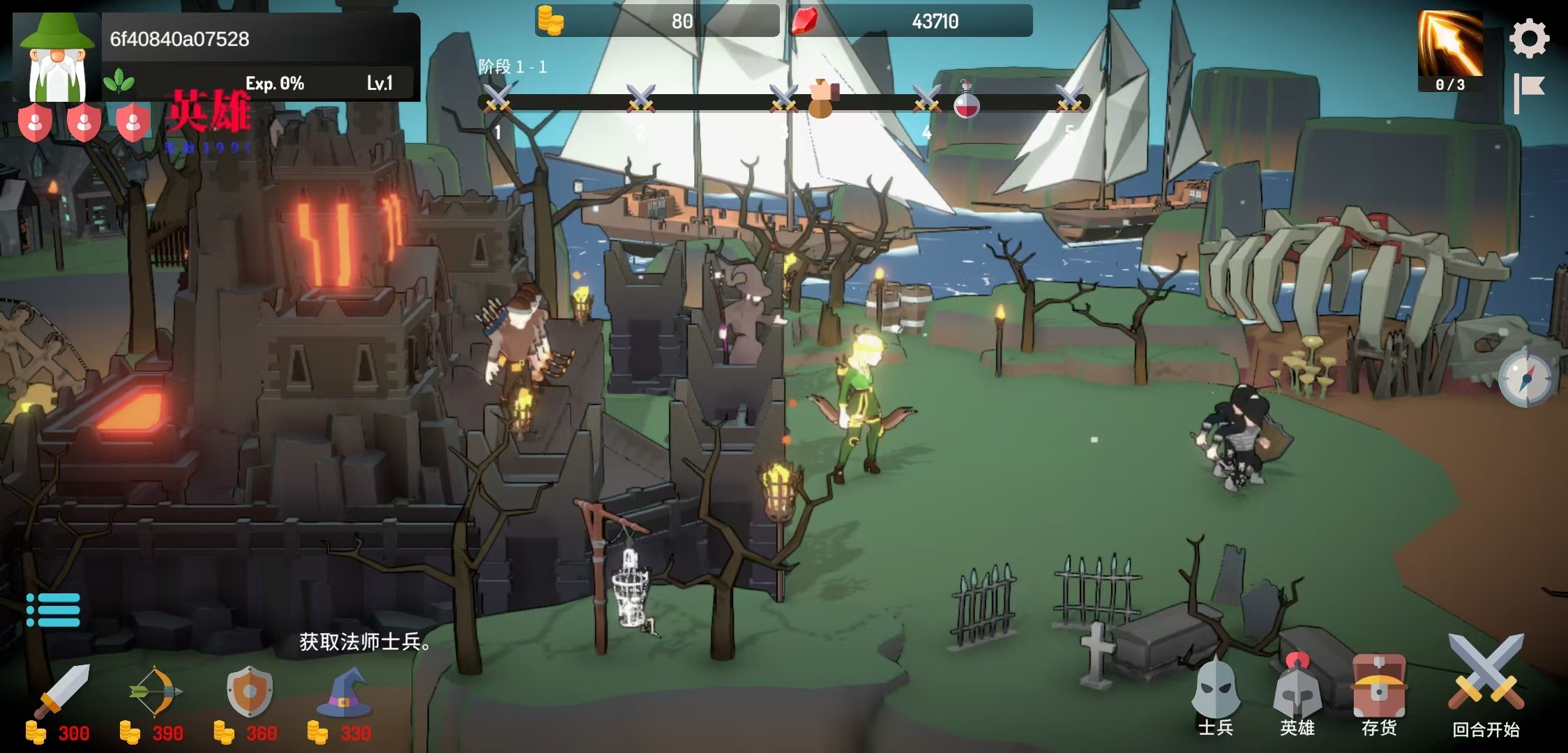Select the loot bag marker on stage bar
The width and height of the screenshot is (1568, 753).
click(x=822, y=100)
